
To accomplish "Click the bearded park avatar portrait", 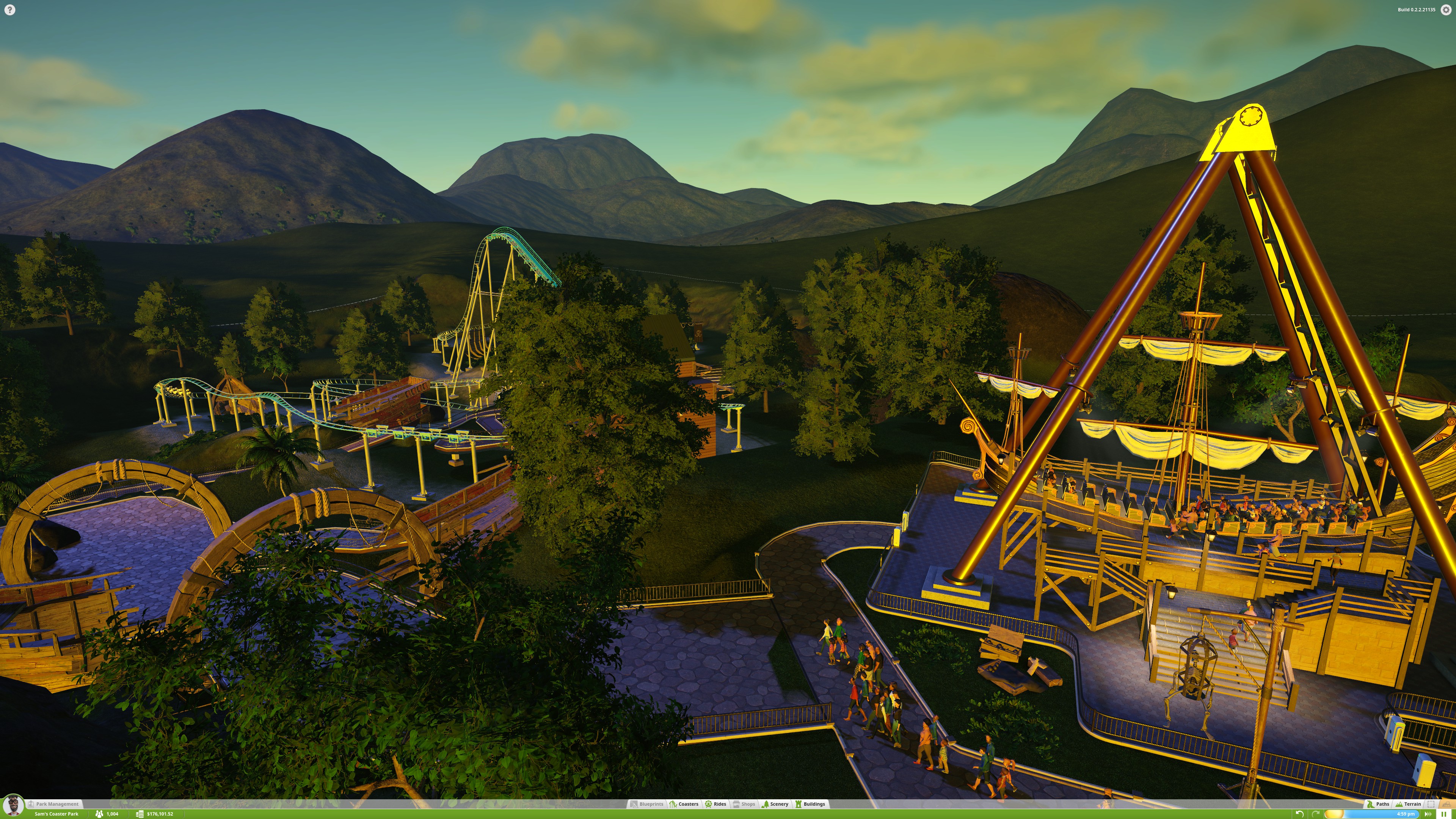I will (x=13, y=805).
